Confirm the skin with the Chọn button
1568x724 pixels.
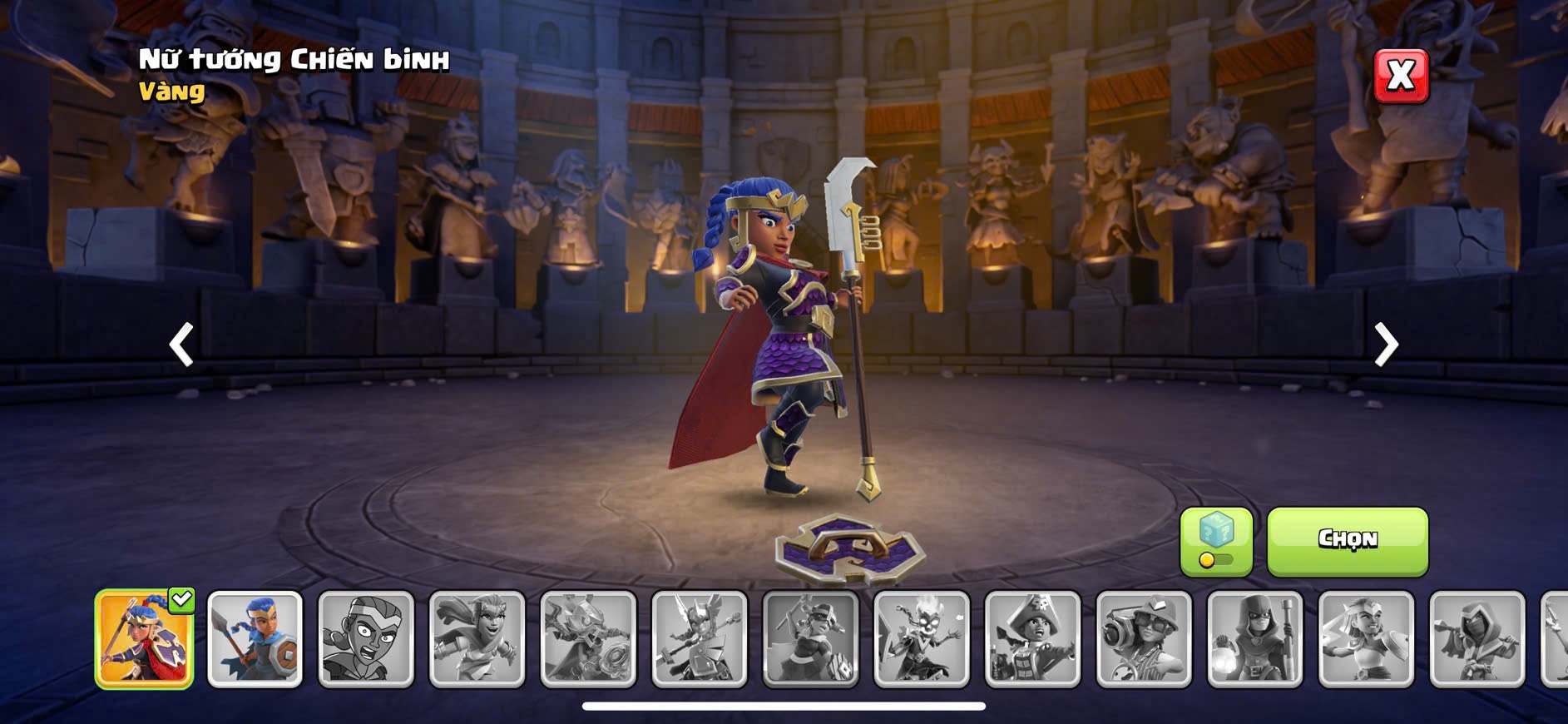1348,540
